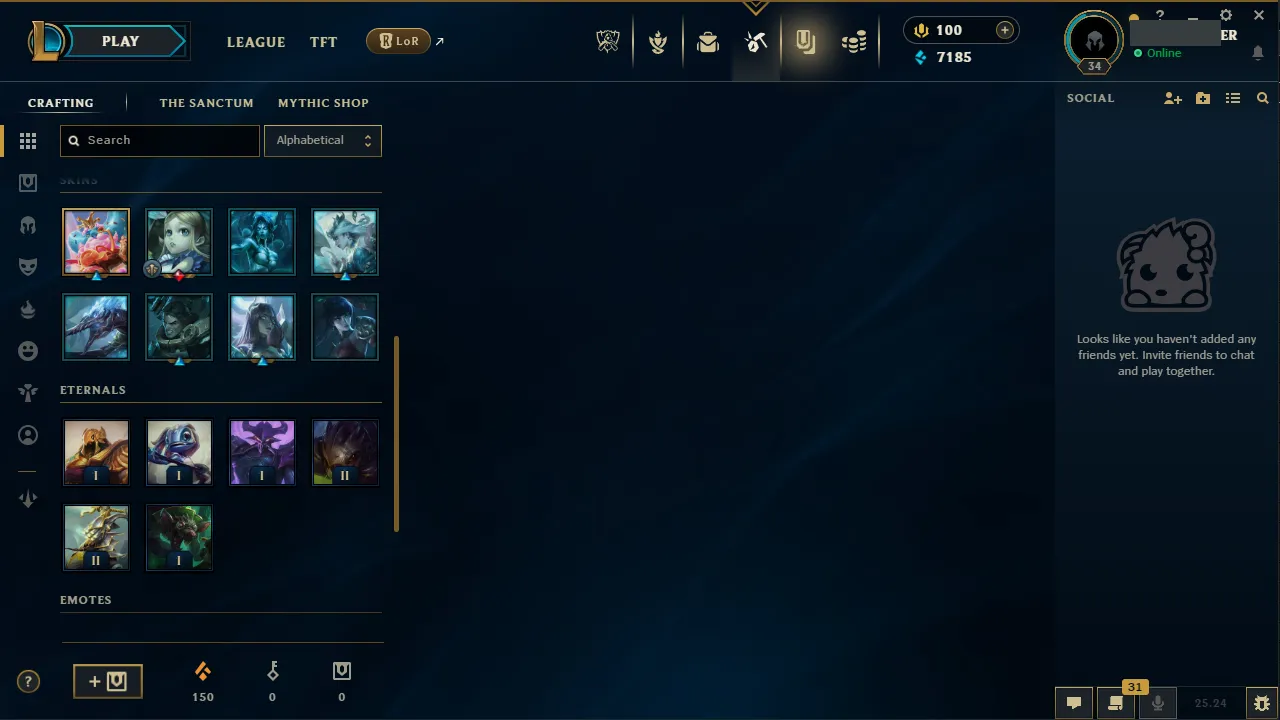Expand the friends list options icon
The image size is (1280, 720).
coord(1233,98)
